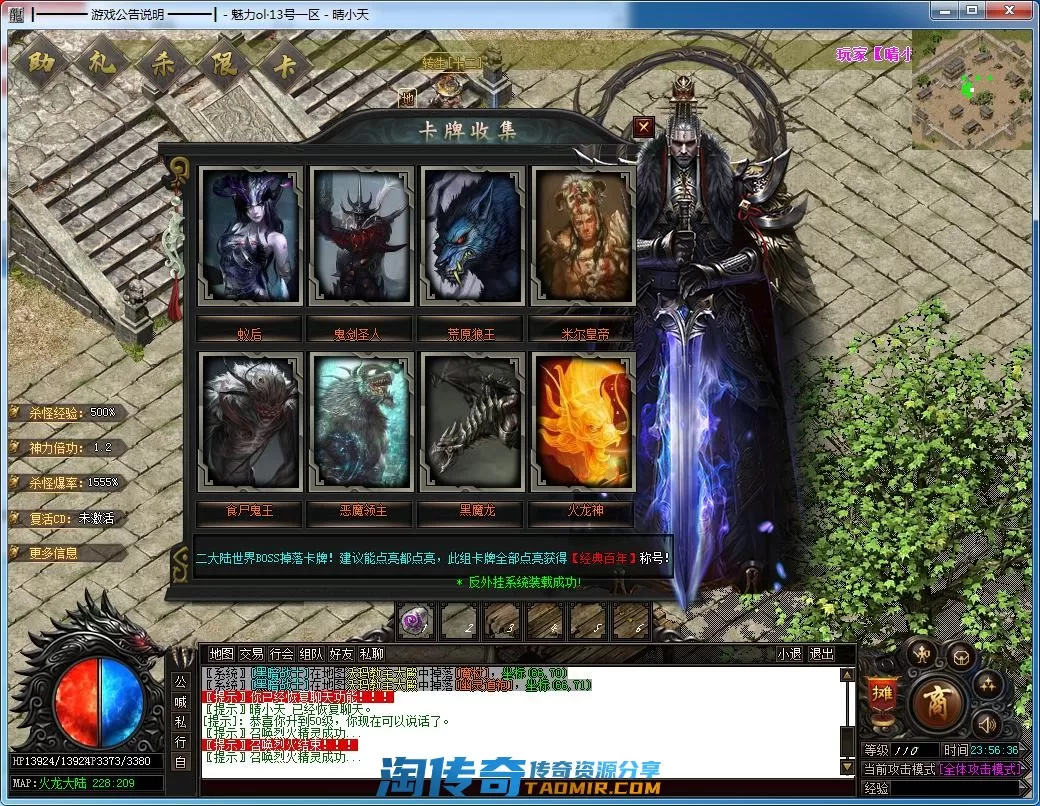The image size is (1040, 806).
Task: Click the 退出 exit button
Action: tap(821, 654)
